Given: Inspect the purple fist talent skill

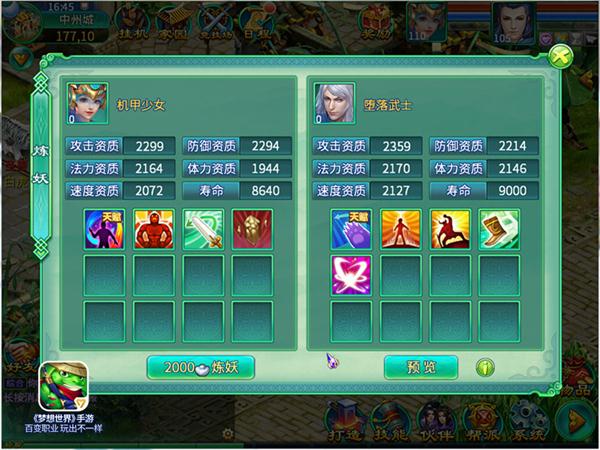Looking at the screenshot, I should pos(351,228).
